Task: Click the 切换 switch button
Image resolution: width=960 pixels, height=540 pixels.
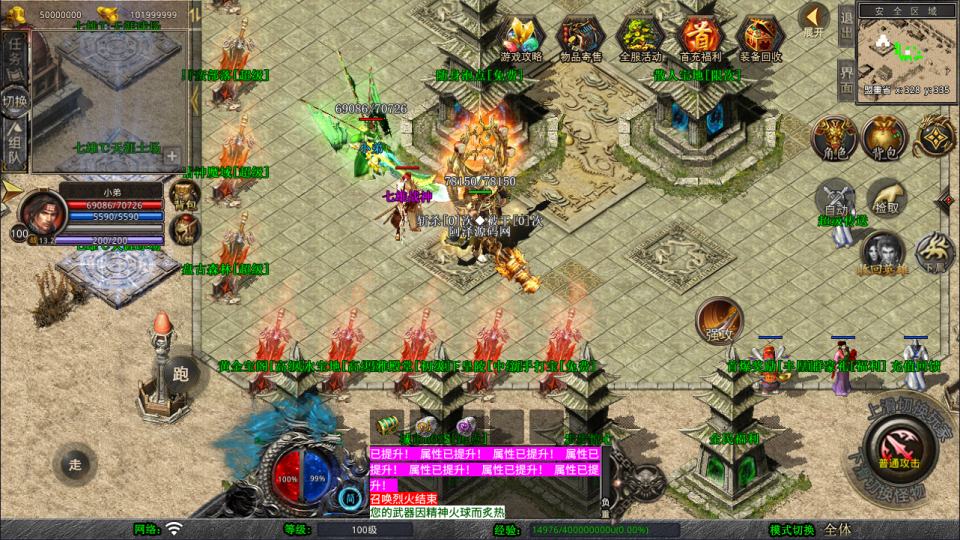Action: pos(15,100)
